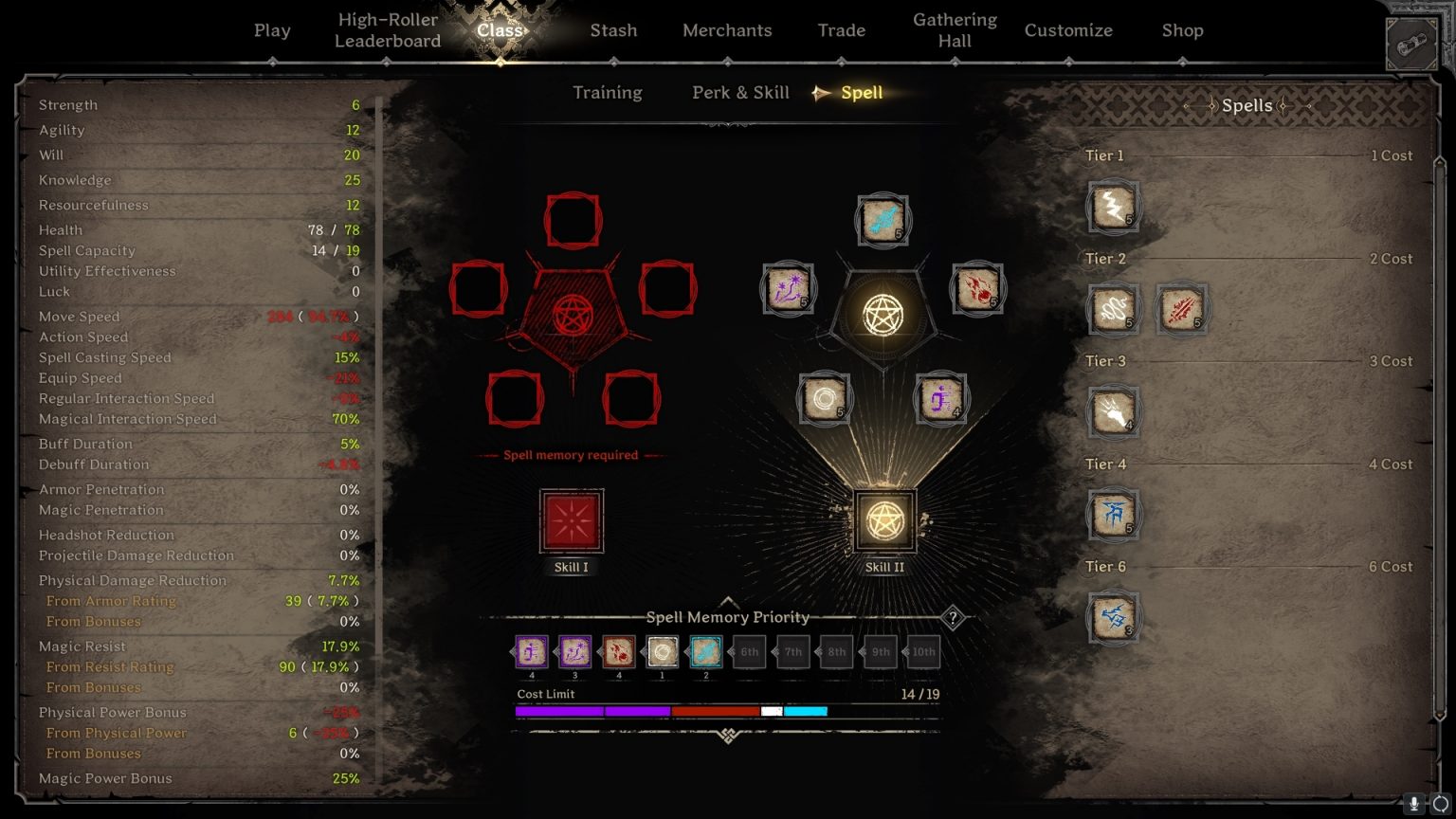Select the red Ignite spell in Tier 2
Screen dimensions: 1456x819
(x=1182, y=308)
